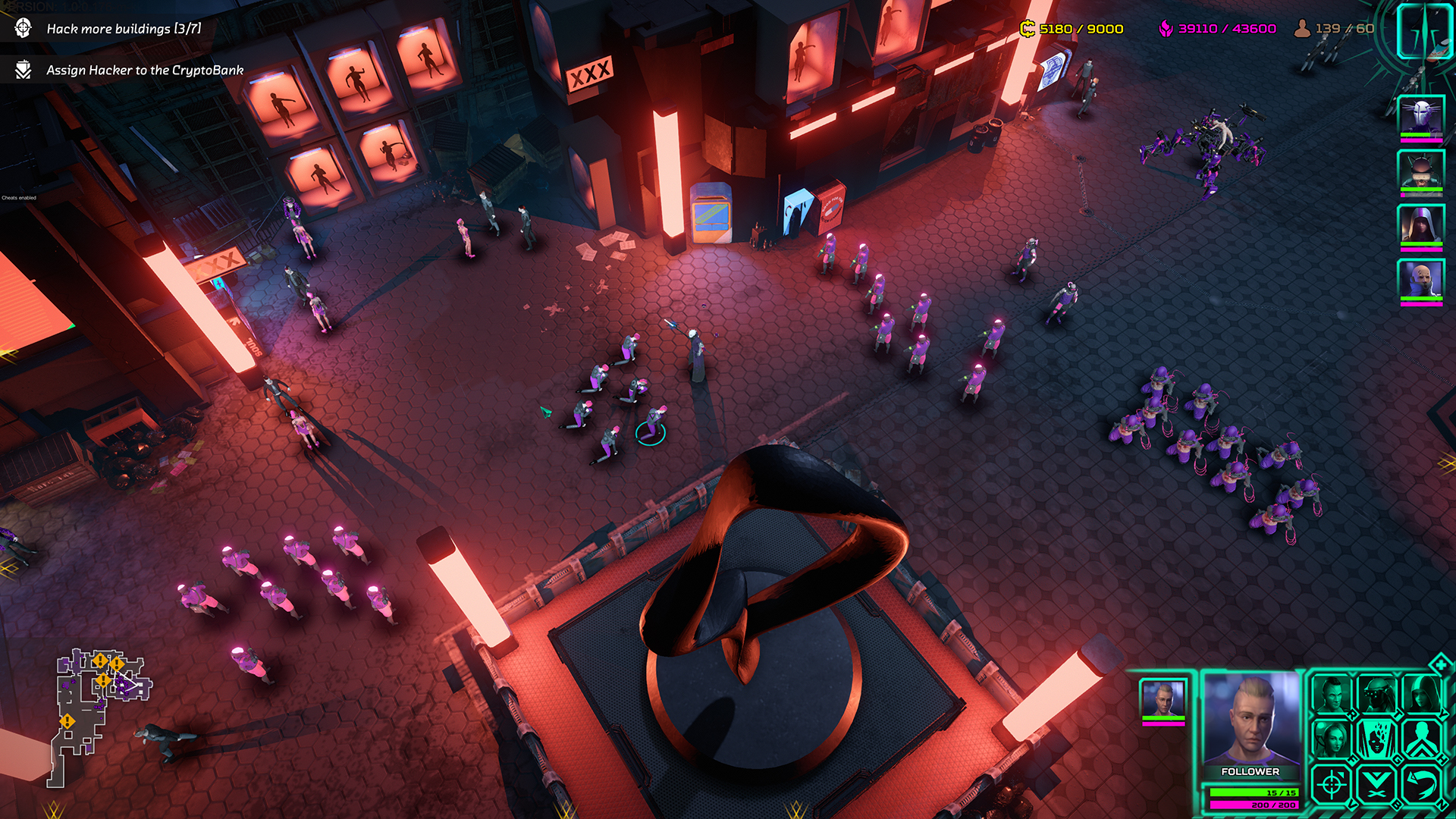Activate the shattering face ability

(x=1377, y=739)
